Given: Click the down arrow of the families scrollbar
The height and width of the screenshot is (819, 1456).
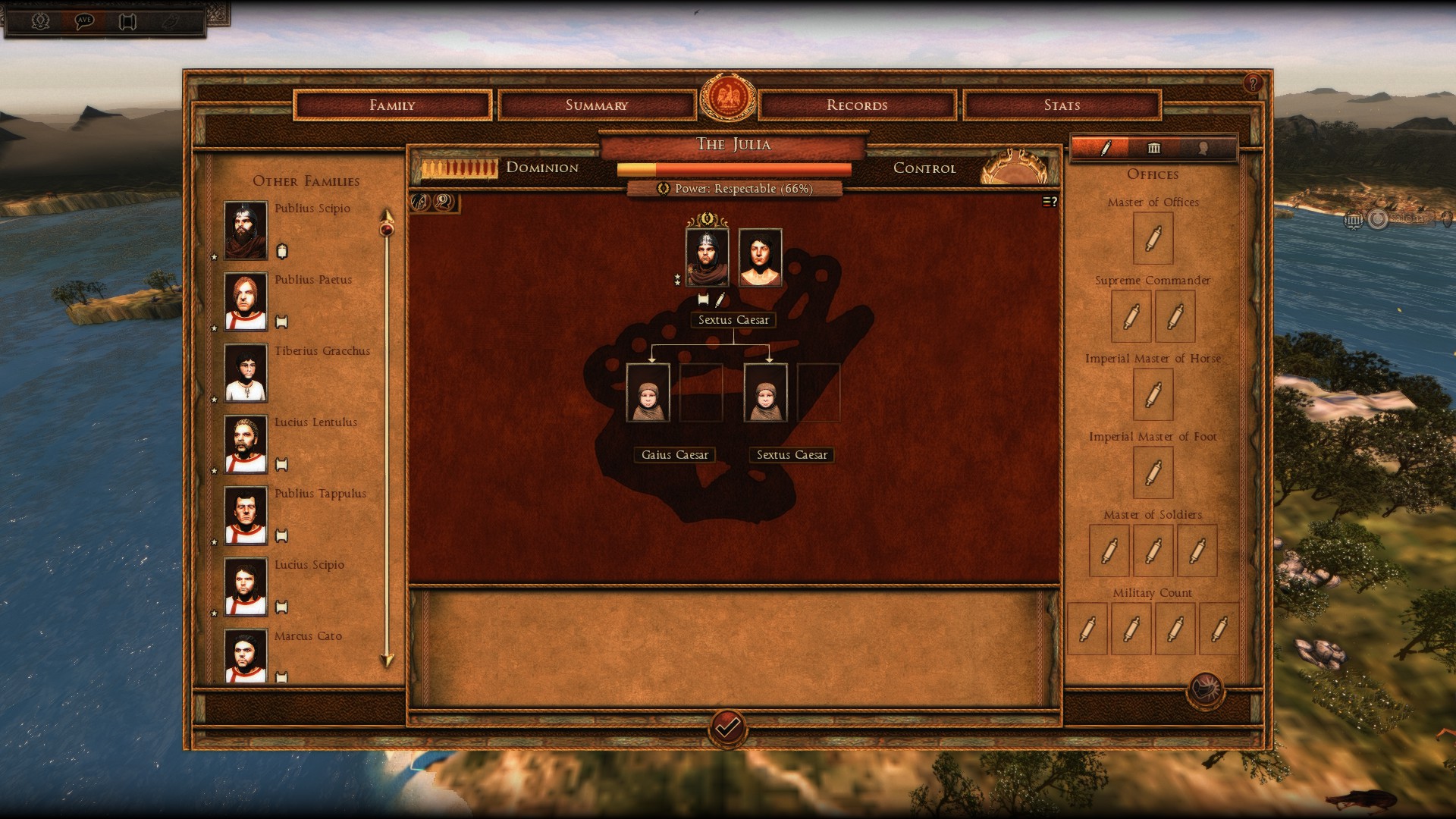Looking at the screenshot, I should click(387, 661).
